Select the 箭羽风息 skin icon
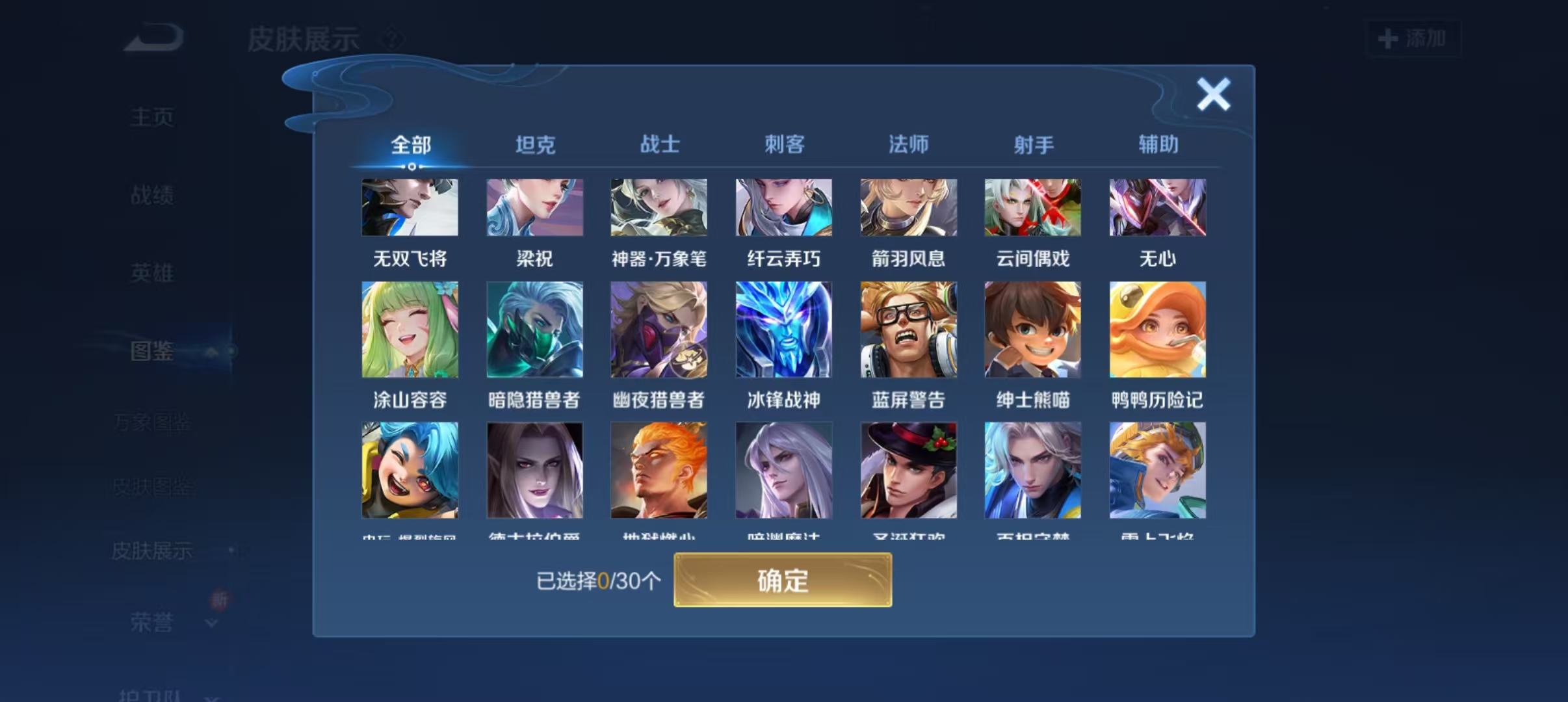The height and width of the screenshot is (702, 1568). (908, 207)
